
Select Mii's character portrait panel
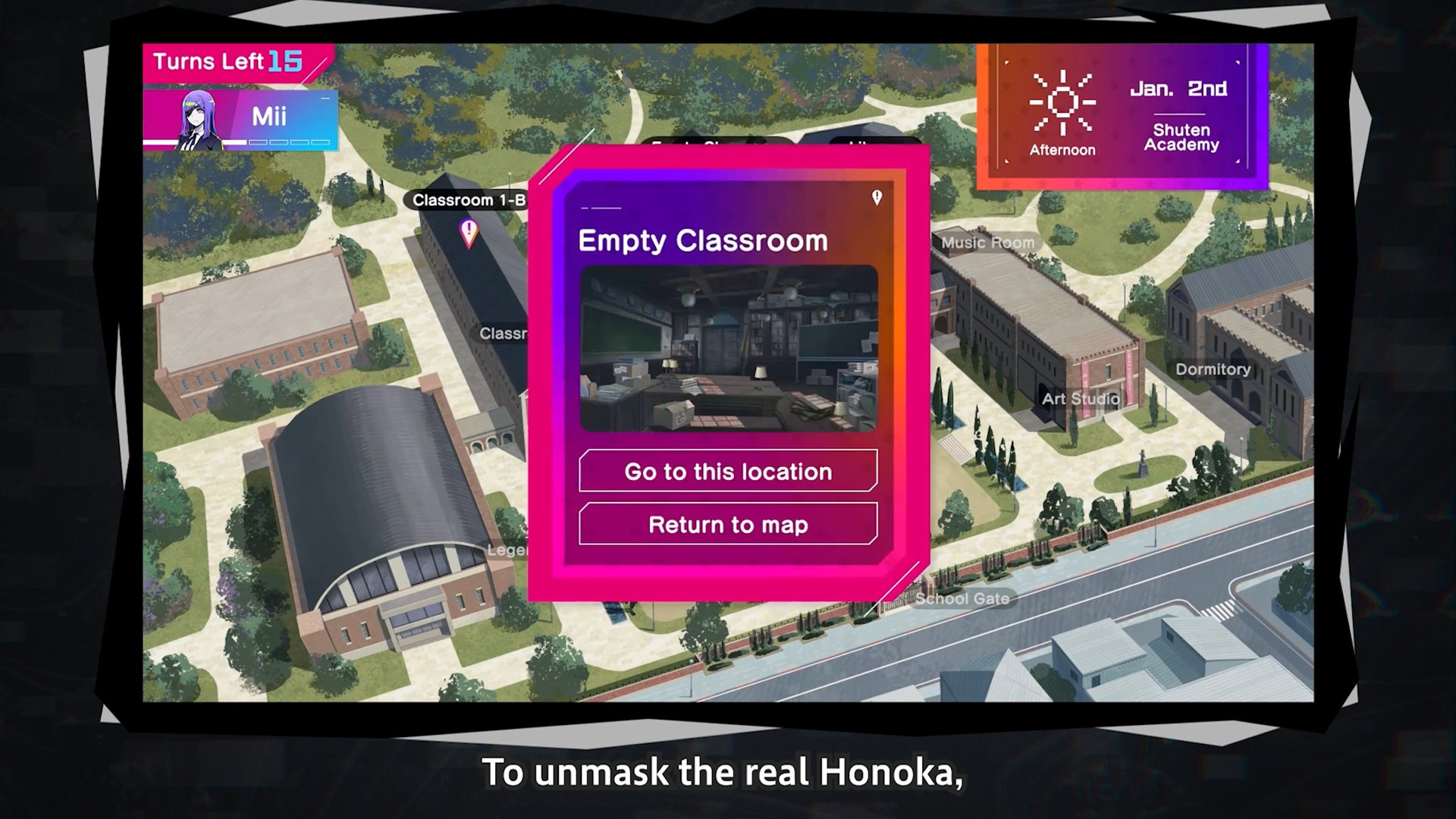(x=240, y=119)
